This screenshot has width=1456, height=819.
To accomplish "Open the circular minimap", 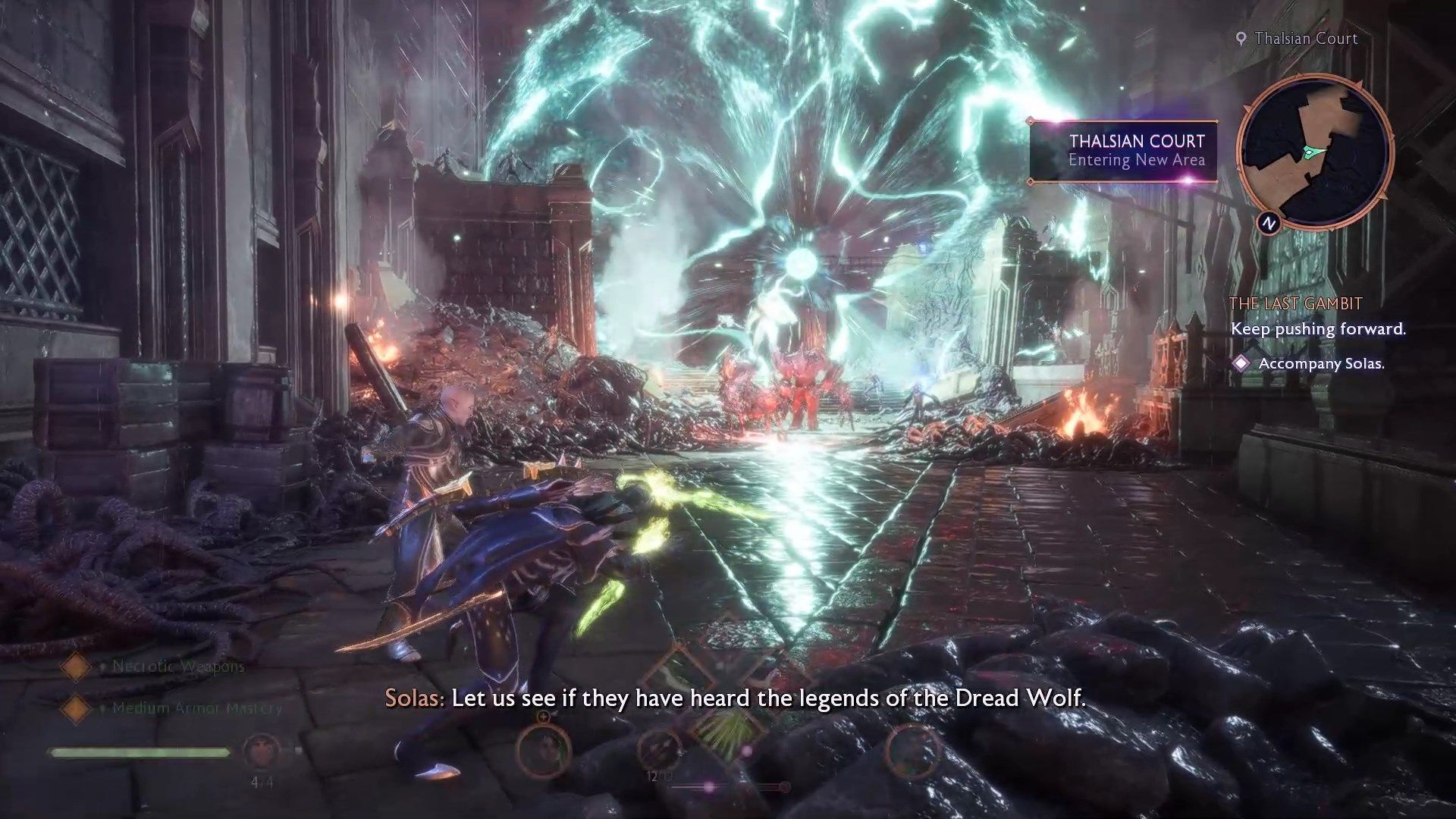I will [x=1314, y=152].
